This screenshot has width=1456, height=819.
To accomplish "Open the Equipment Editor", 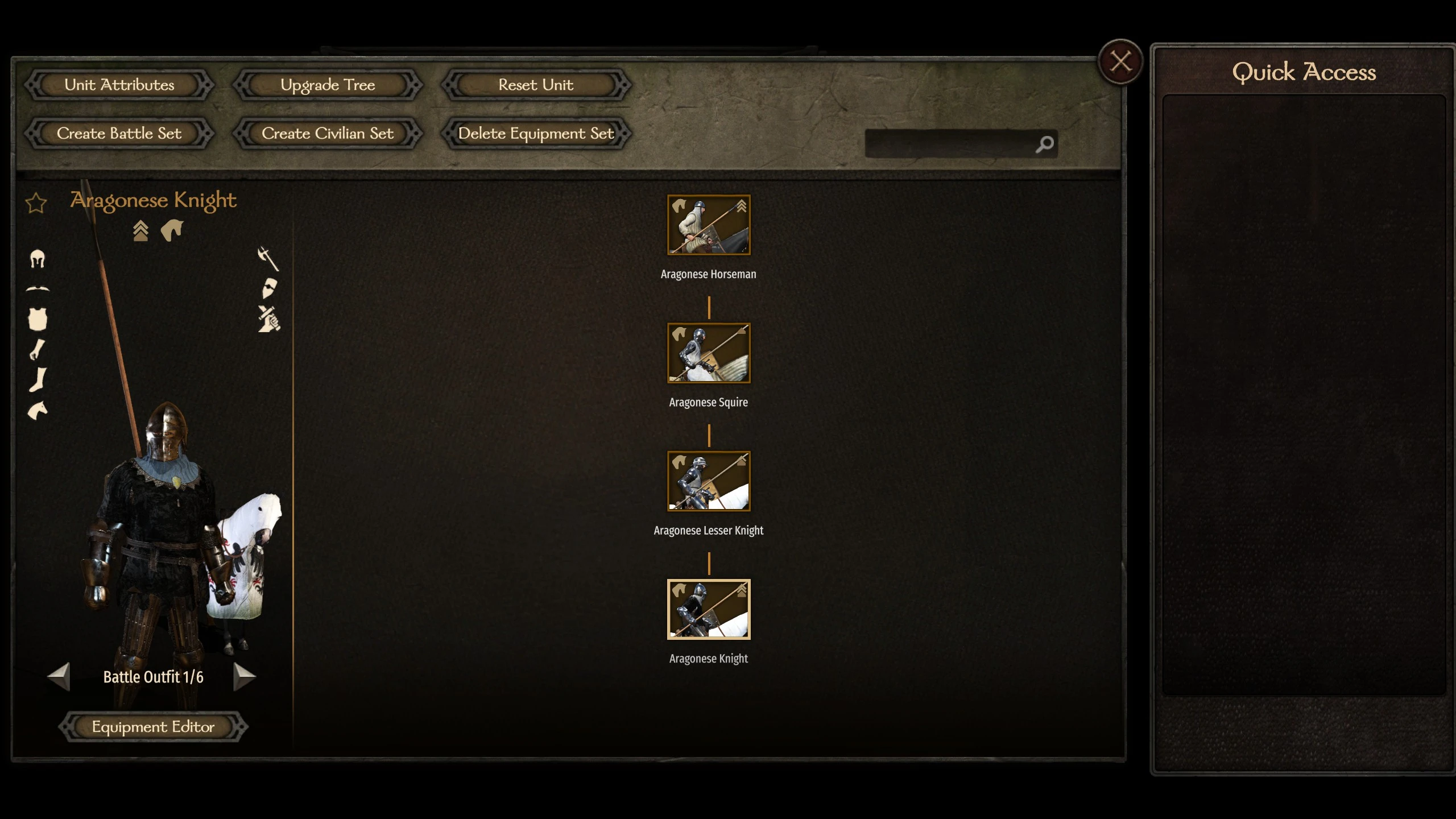I will coord(154,727).
